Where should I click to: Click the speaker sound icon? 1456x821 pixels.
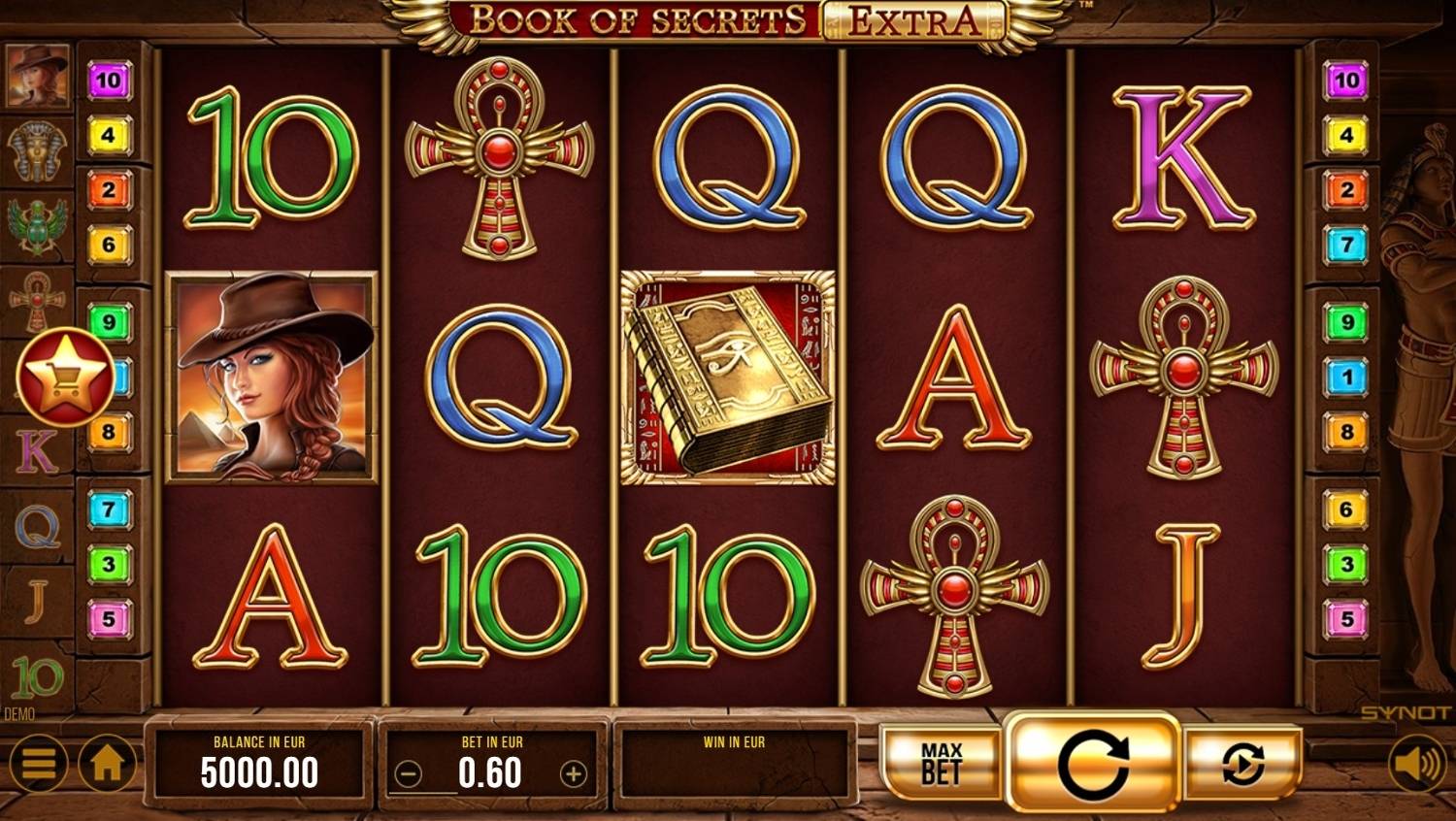(x=1419, y=764)
